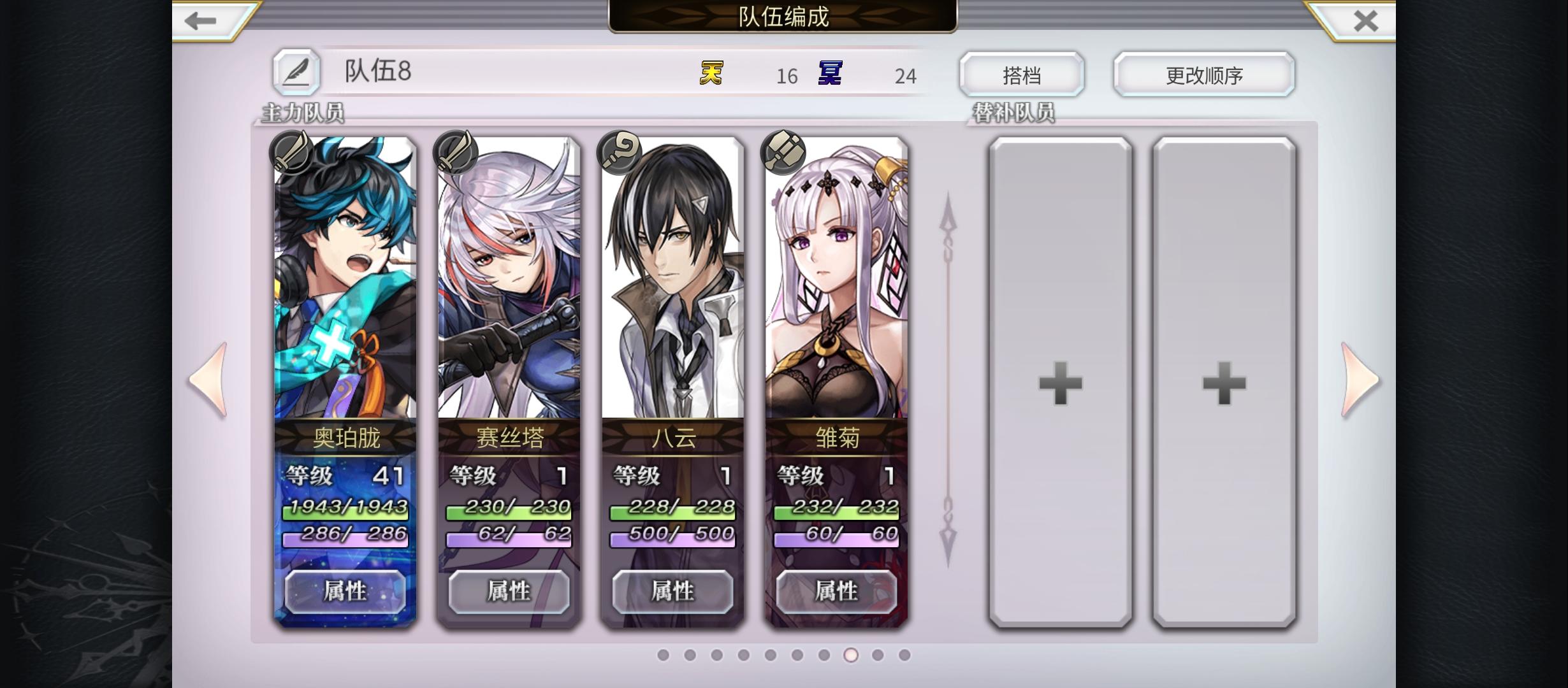
Task: Click the blue 冥 attribute icon
Action: [x=828, y=75]
